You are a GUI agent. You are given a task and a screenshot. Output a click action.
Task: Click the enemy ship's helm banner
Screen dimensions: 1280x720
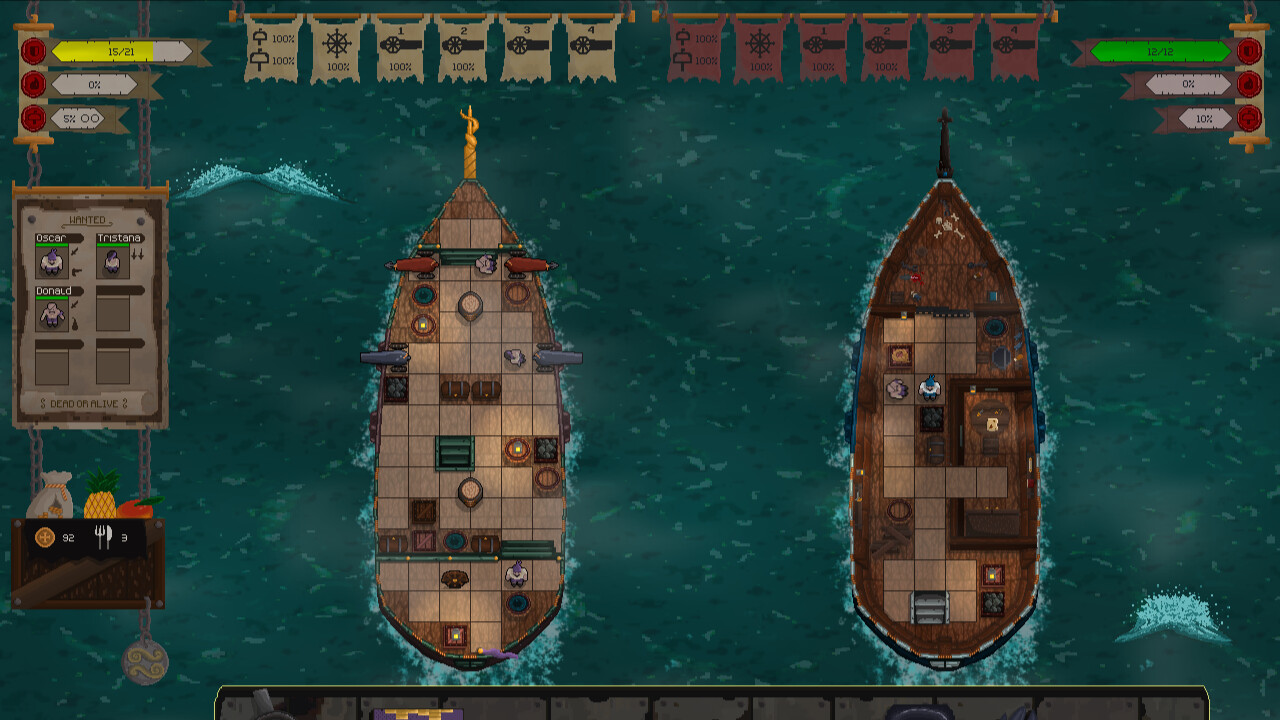tap(757, 45)
